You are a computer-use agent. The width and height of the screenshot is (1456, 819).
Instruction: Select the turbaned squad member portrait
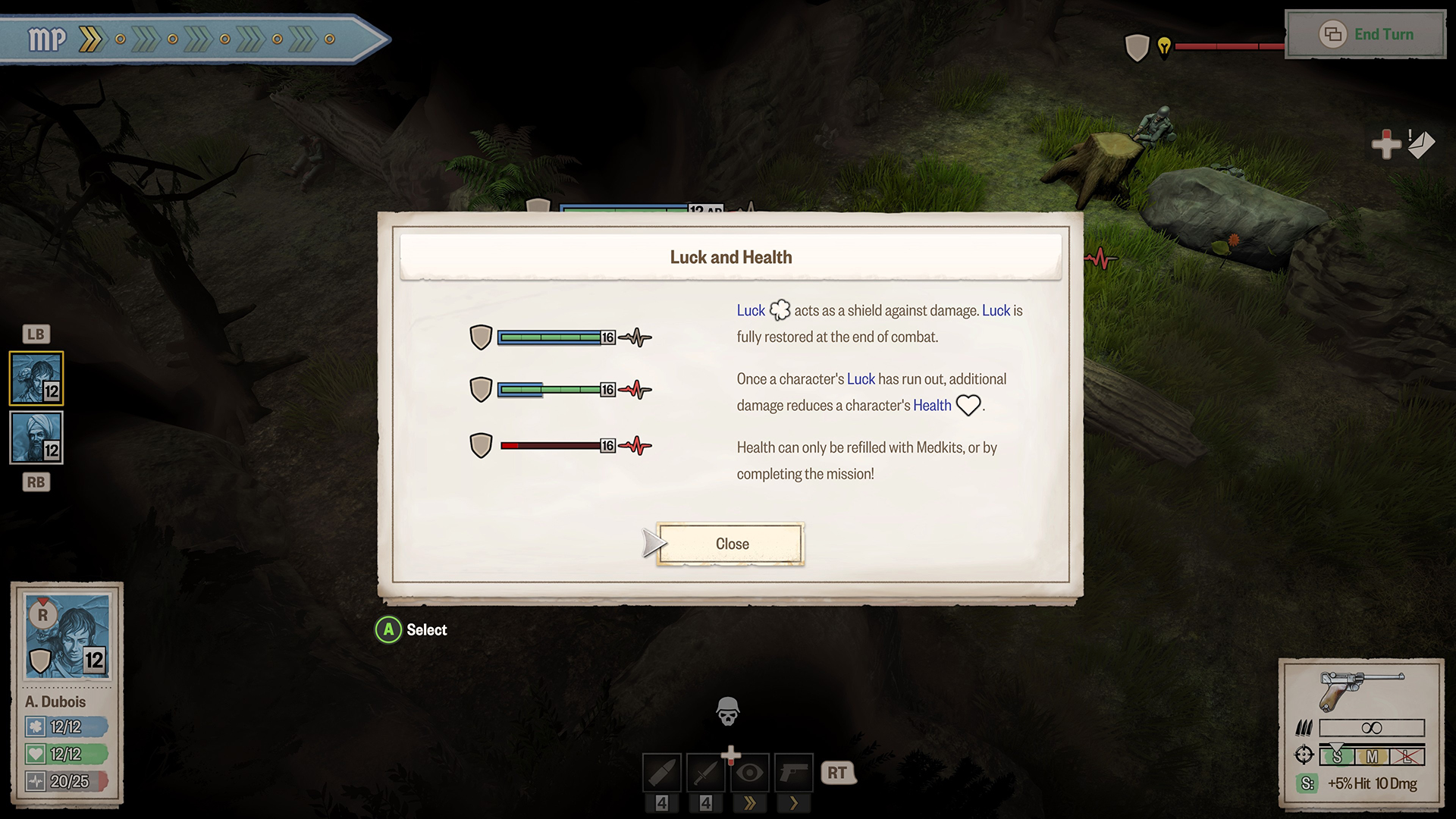tap(36, 438)
